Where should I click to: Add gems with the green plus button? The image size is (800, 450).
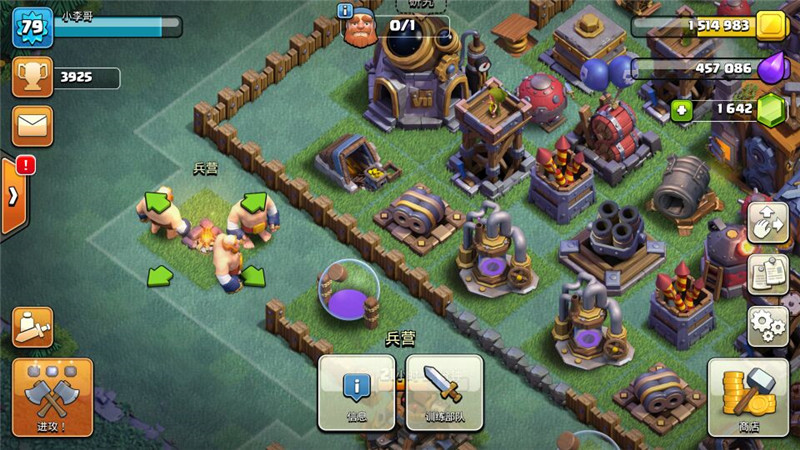683,109
